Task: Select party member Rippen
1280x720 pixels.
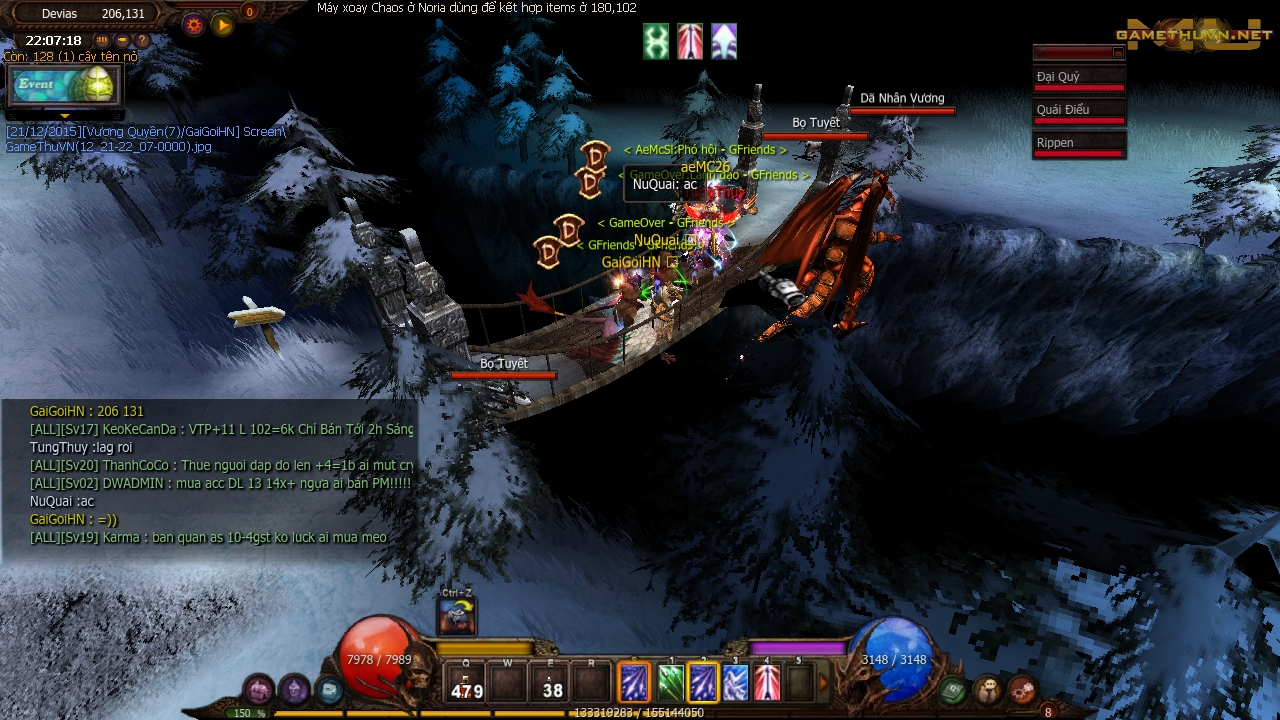Action: point(1079,145)
